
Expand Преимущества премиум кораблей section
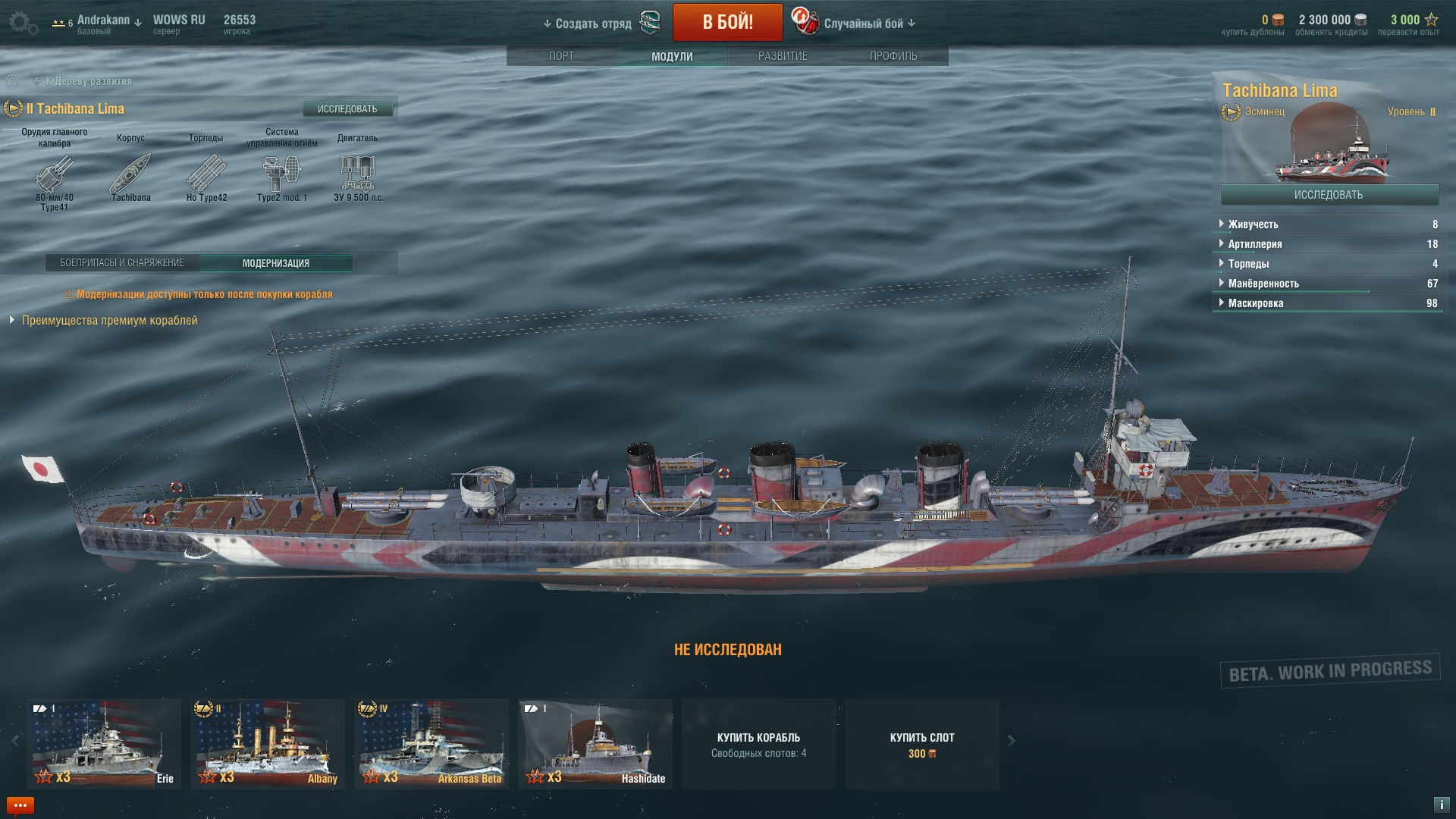point(108,321)
